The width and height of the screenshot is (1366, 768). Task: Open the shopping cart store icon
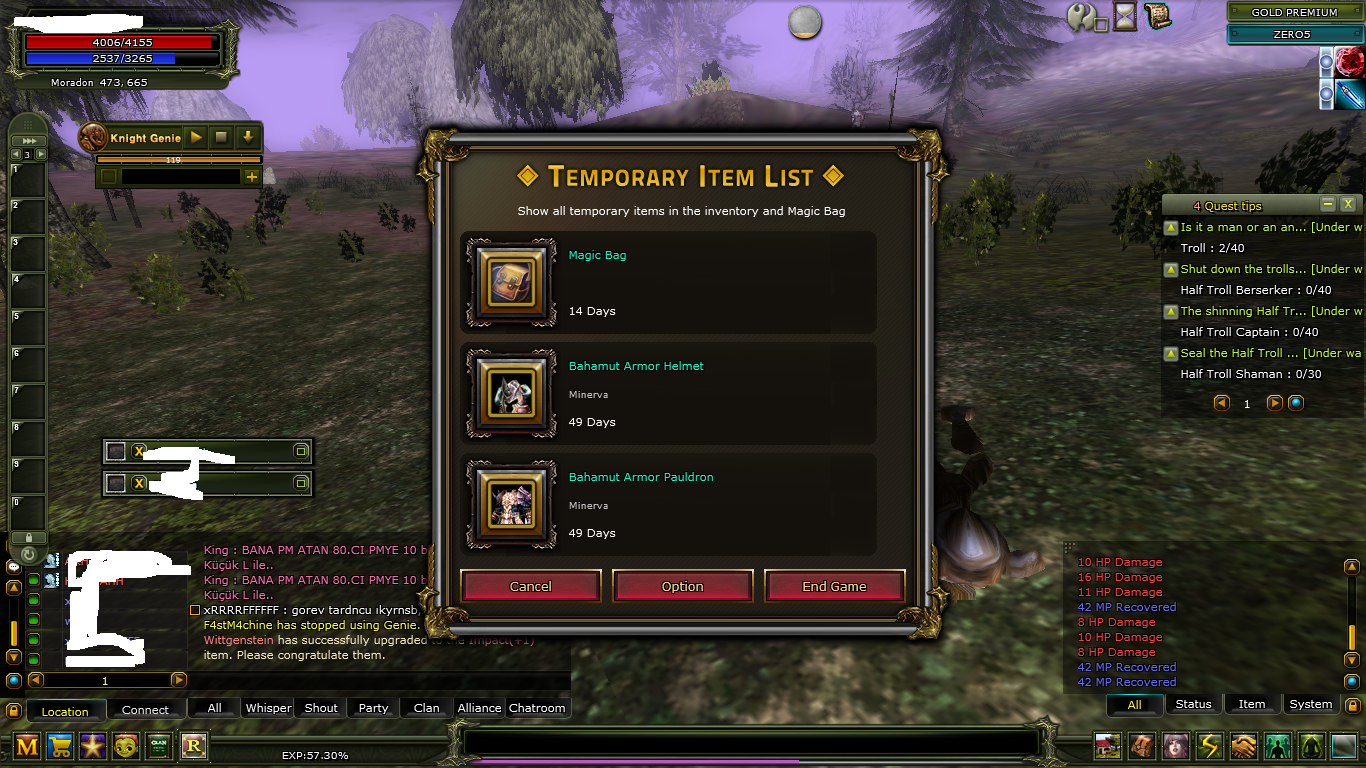[59, 745]
